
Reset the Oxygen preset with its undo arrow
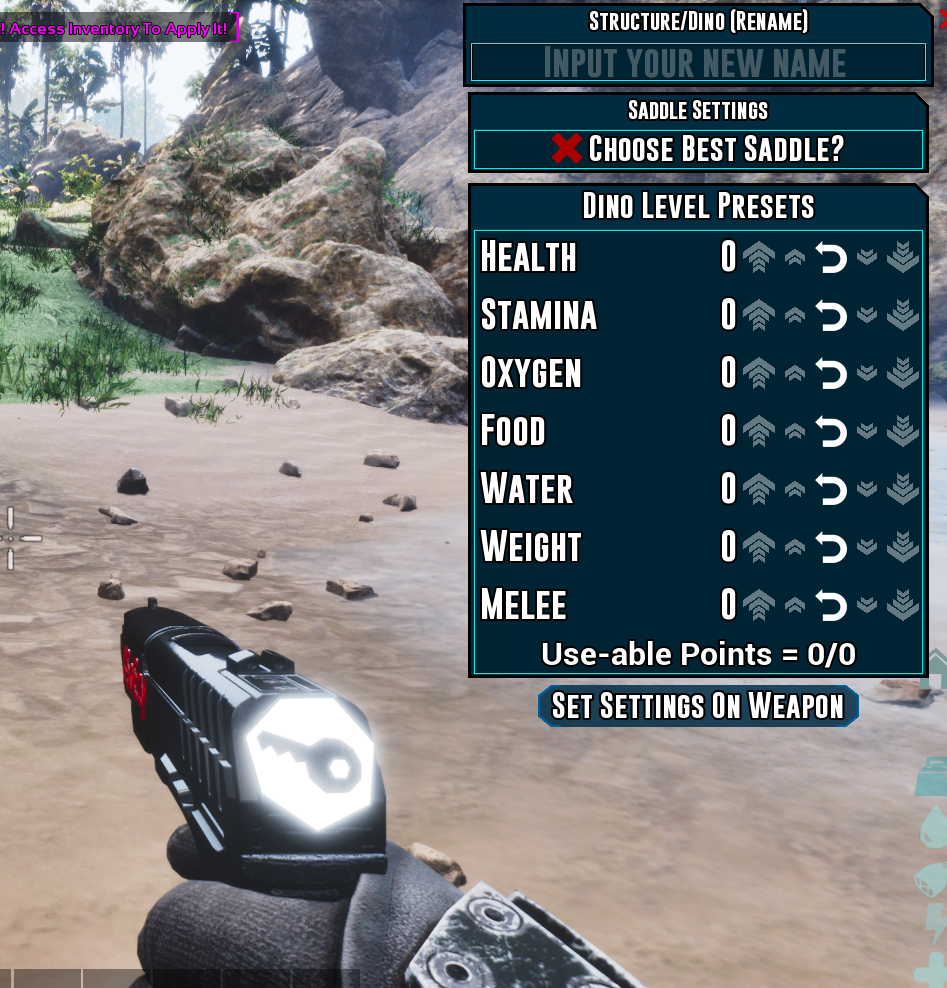(831, 374)
